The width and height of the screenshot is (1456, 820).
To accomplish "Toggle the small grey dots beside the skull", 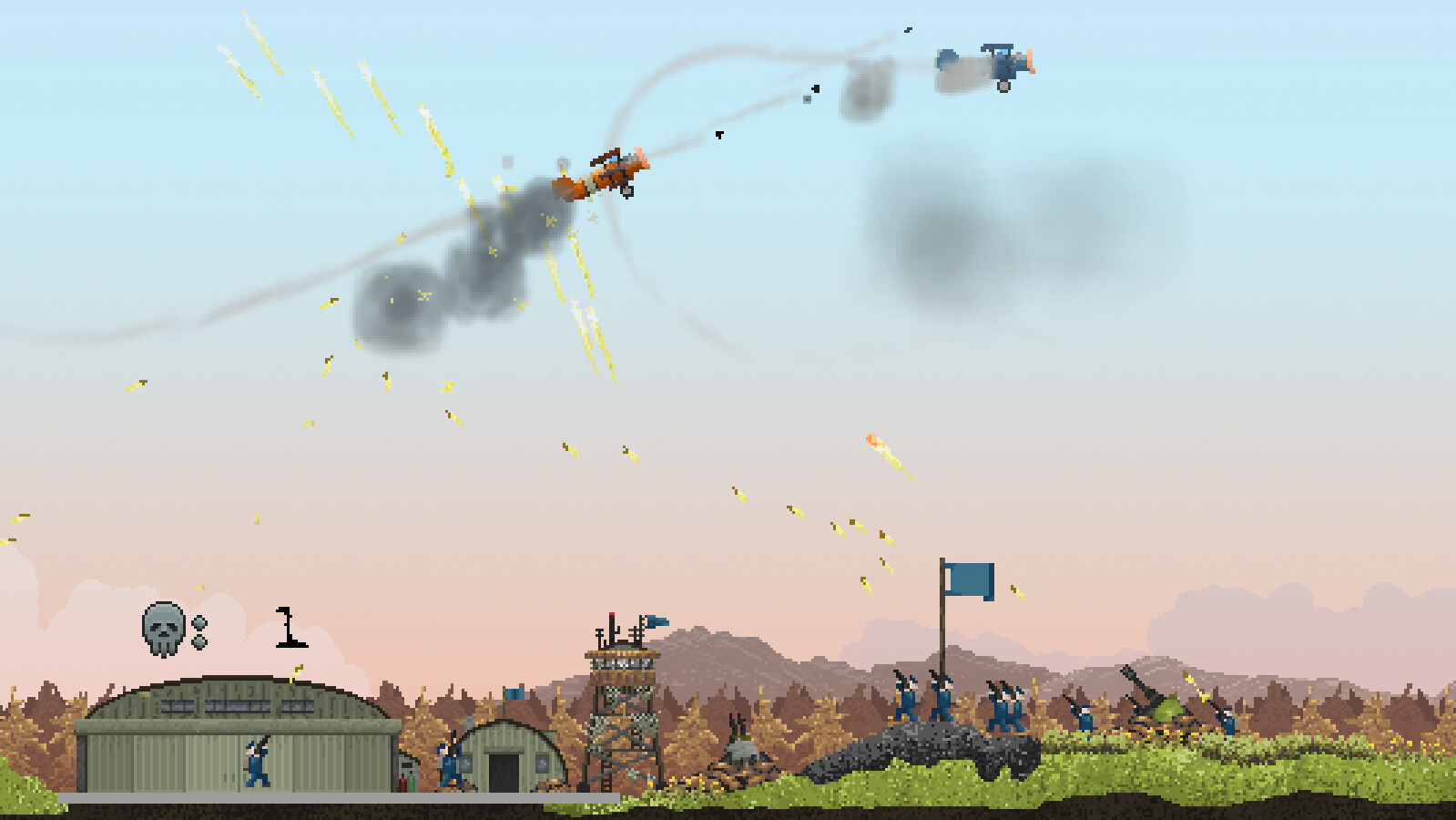I will click(x=201, y=631).
